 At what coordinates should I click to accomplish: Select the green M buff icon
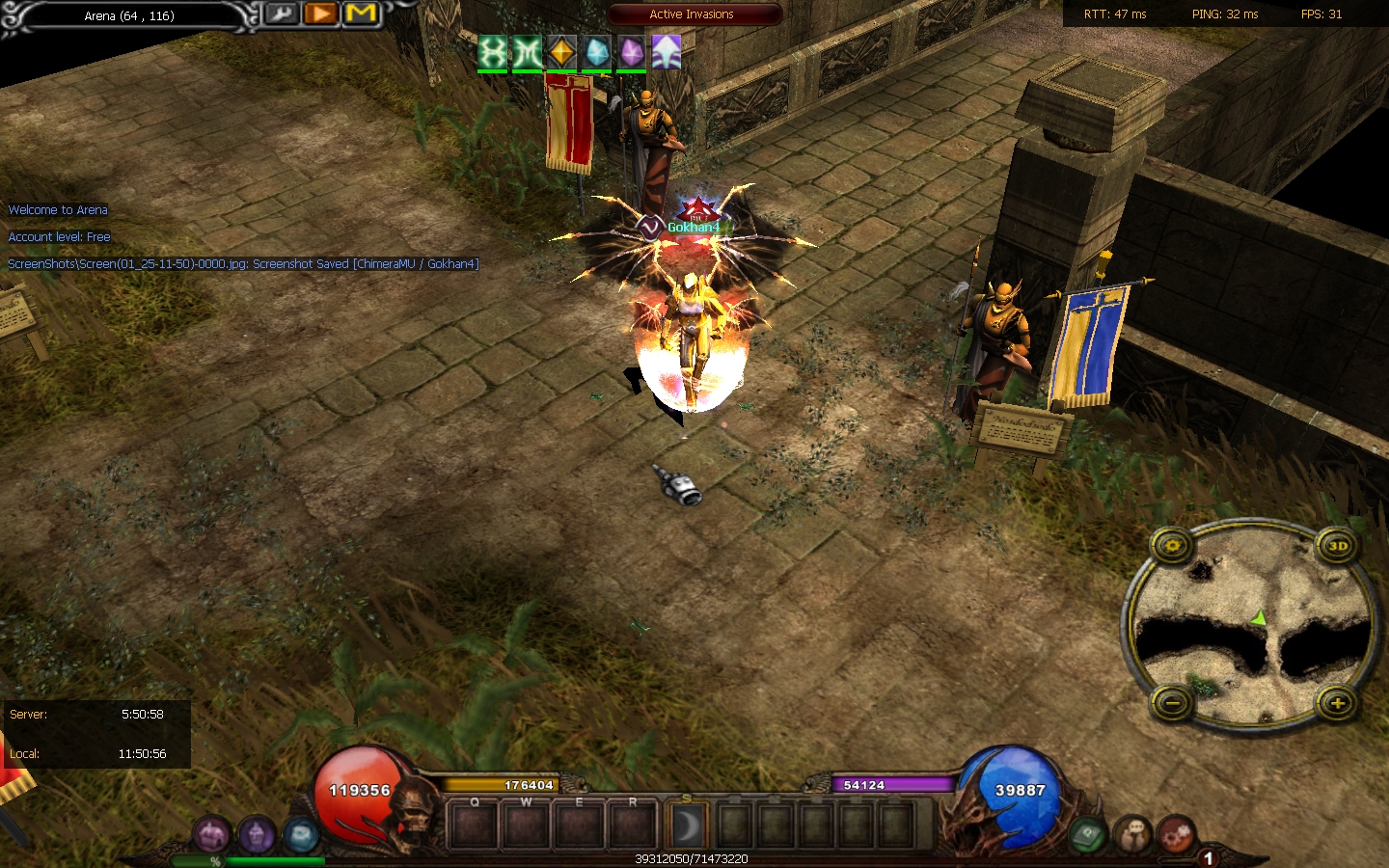[x=527, y=52]
